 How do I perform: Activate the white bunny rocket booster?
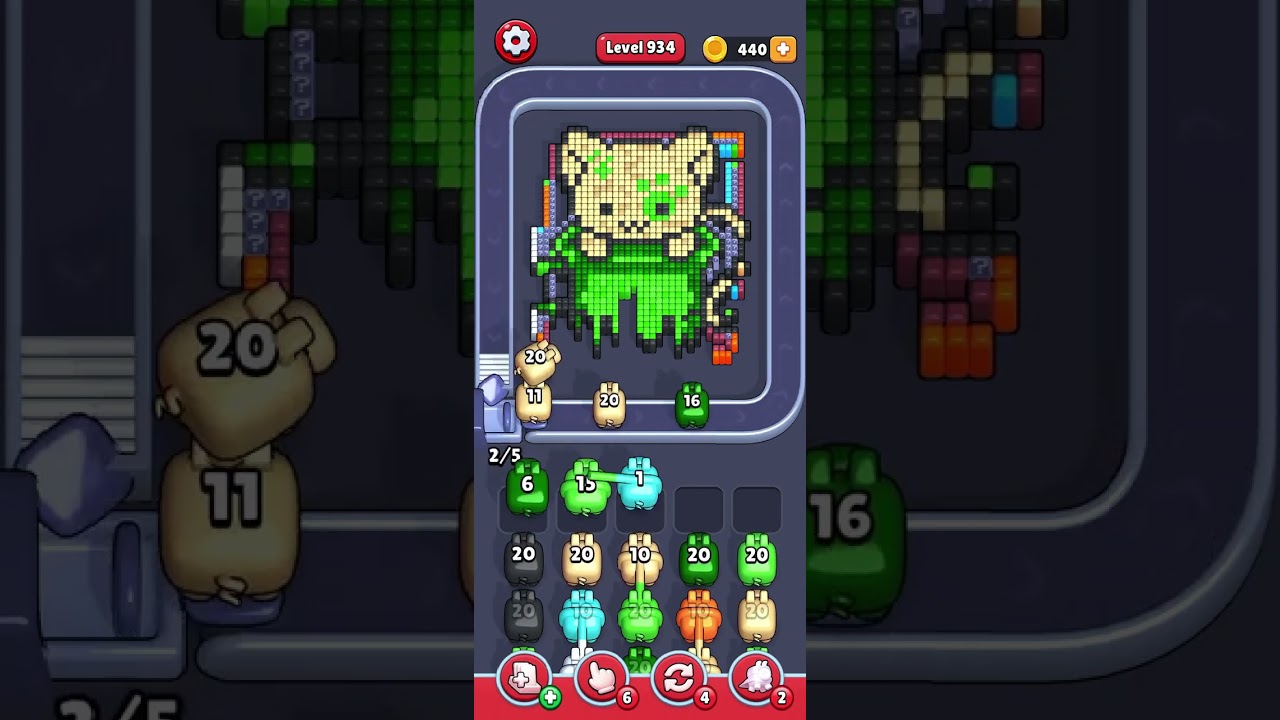click(x=756, y=679)
